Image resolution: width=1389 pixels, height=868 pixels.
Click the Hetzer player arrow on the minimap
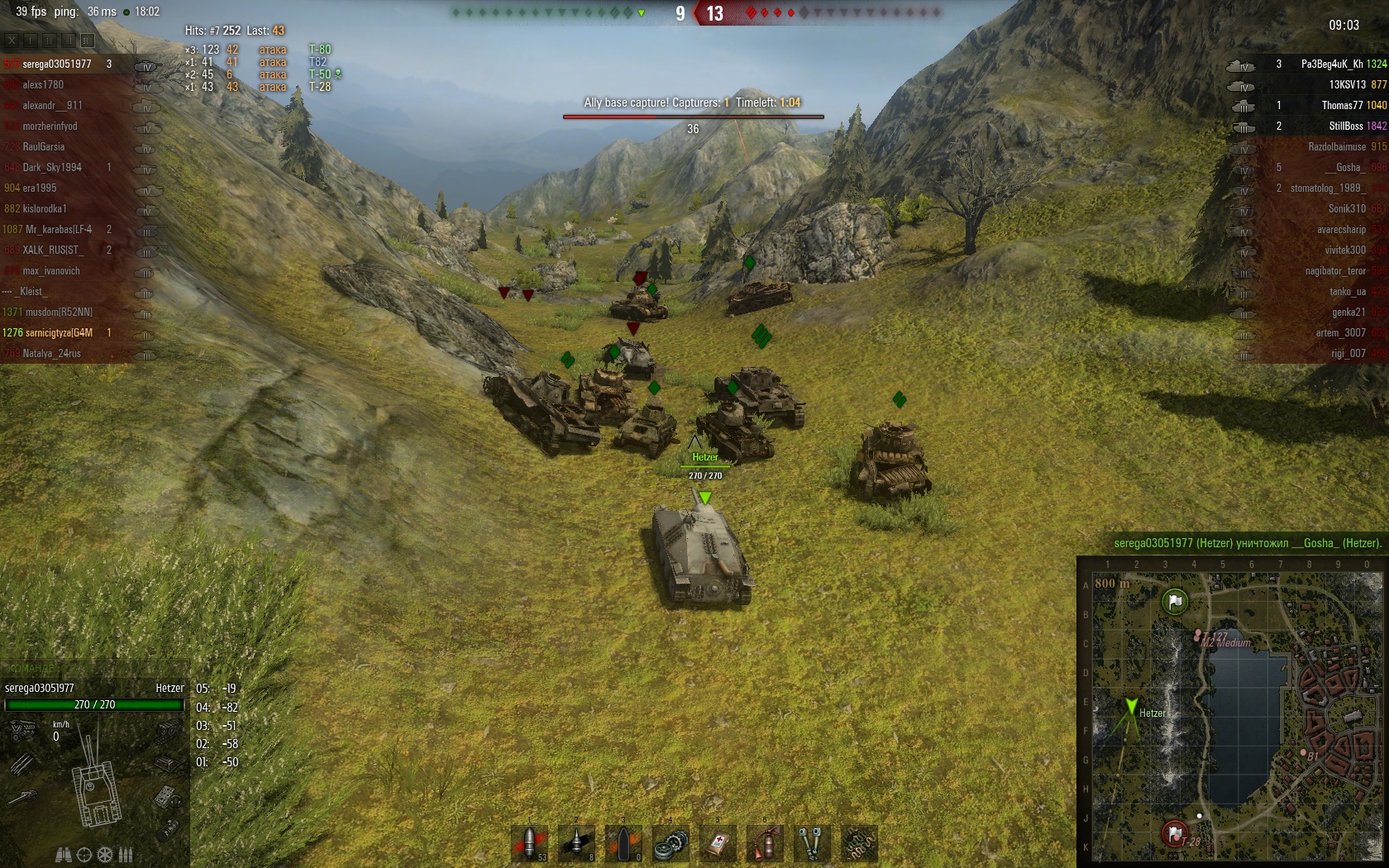tap(1131, 707)
